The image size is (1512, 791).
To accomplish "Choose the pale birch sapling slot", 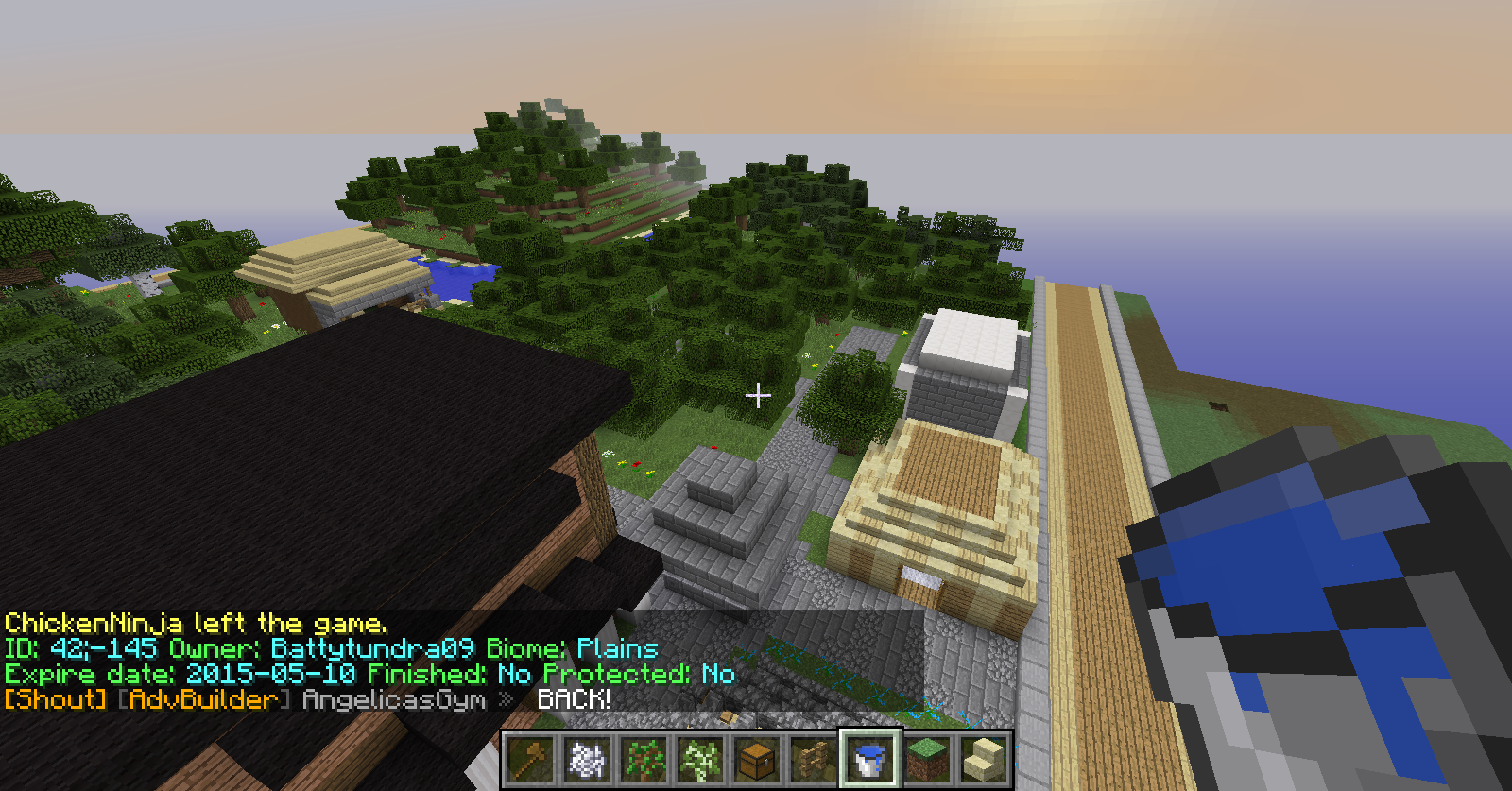I will [x=700, y=759].
